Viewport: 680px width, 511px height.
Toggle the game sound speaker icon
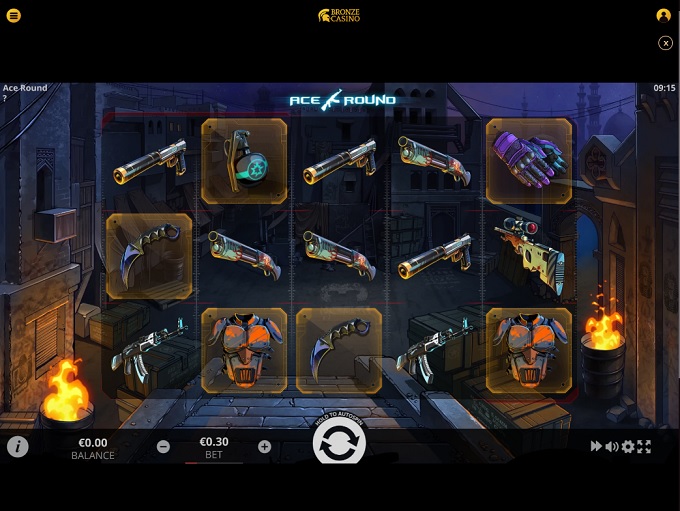[611, 447]
